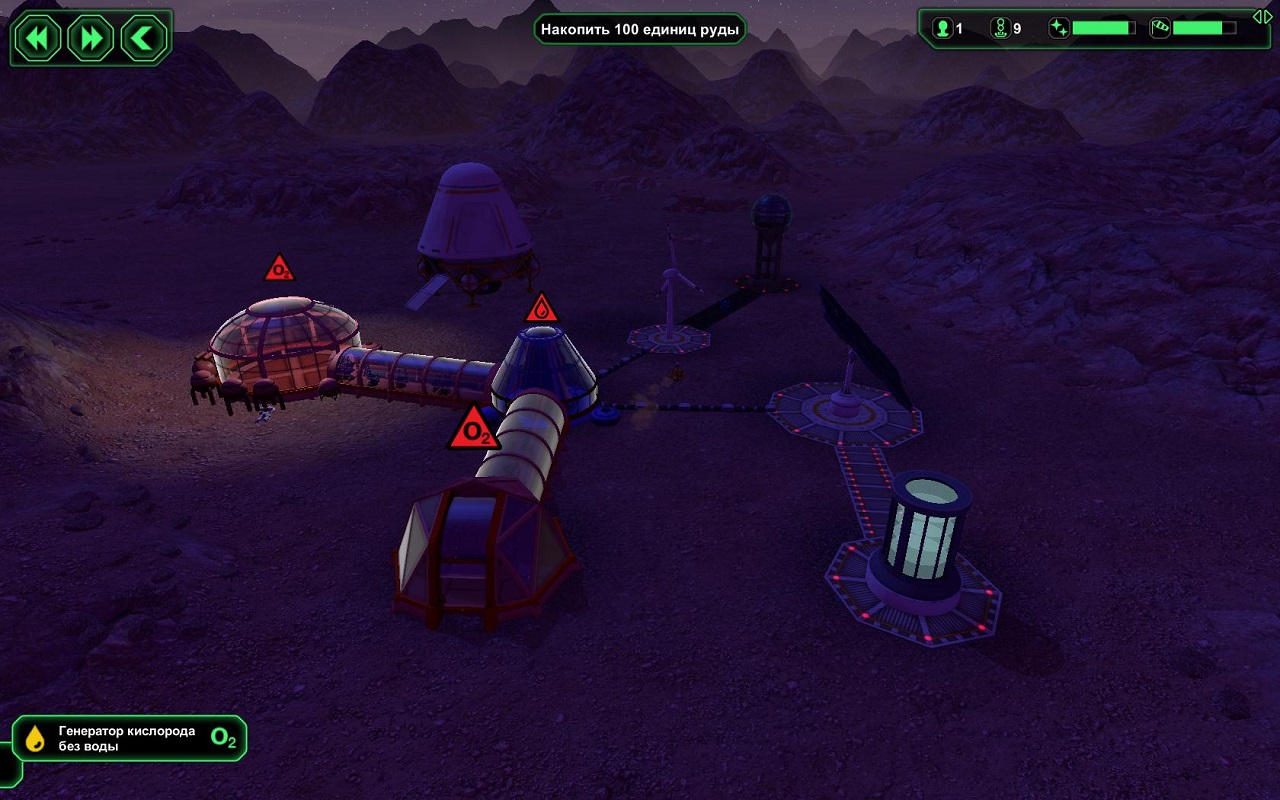Screen dimensions: 1280x800
Task: Select the small O2 warning above the dome
Action: click(x=279, y=269)
